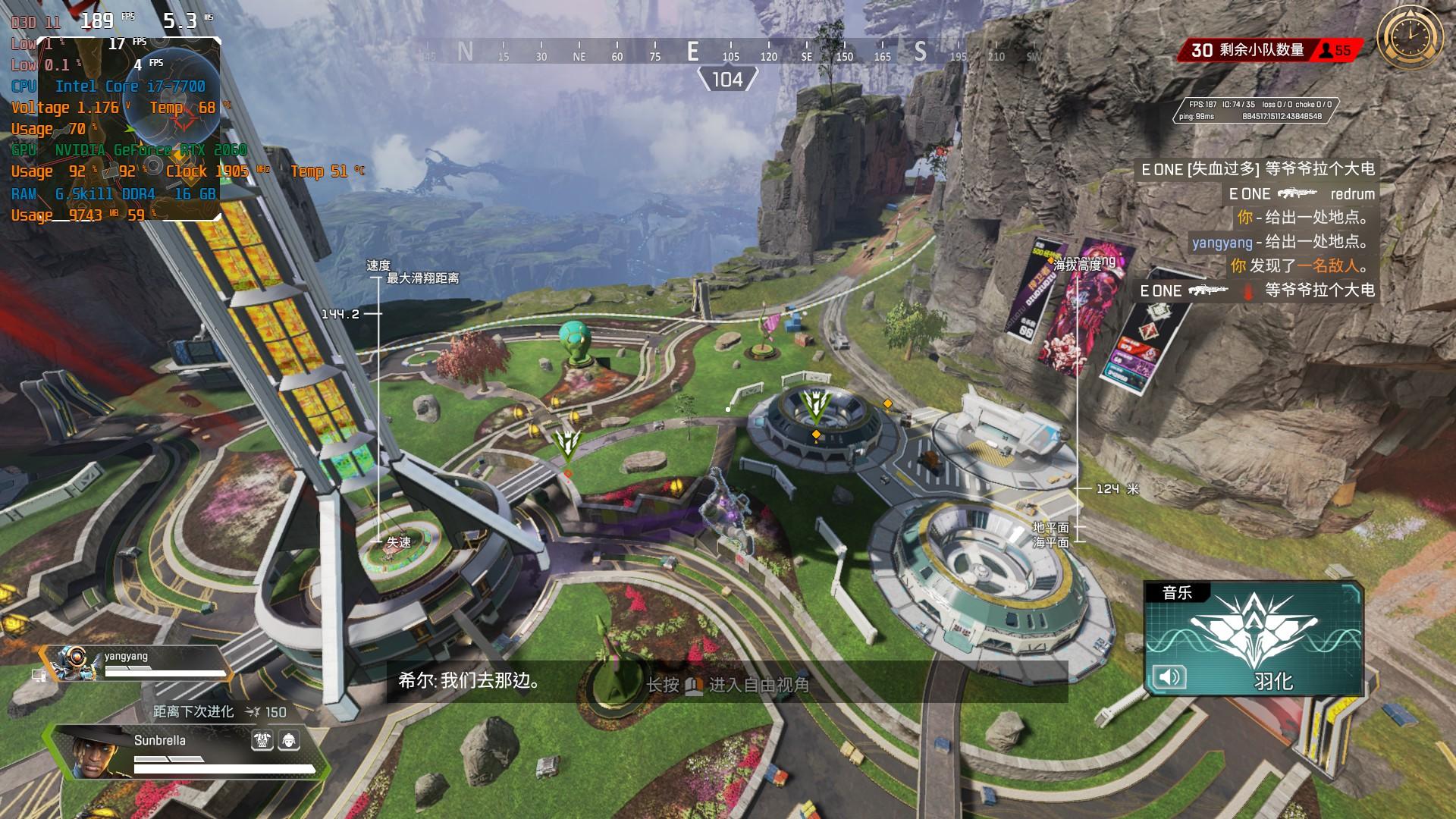Click the top chat line from E ONE

[x=1257, y=169]
